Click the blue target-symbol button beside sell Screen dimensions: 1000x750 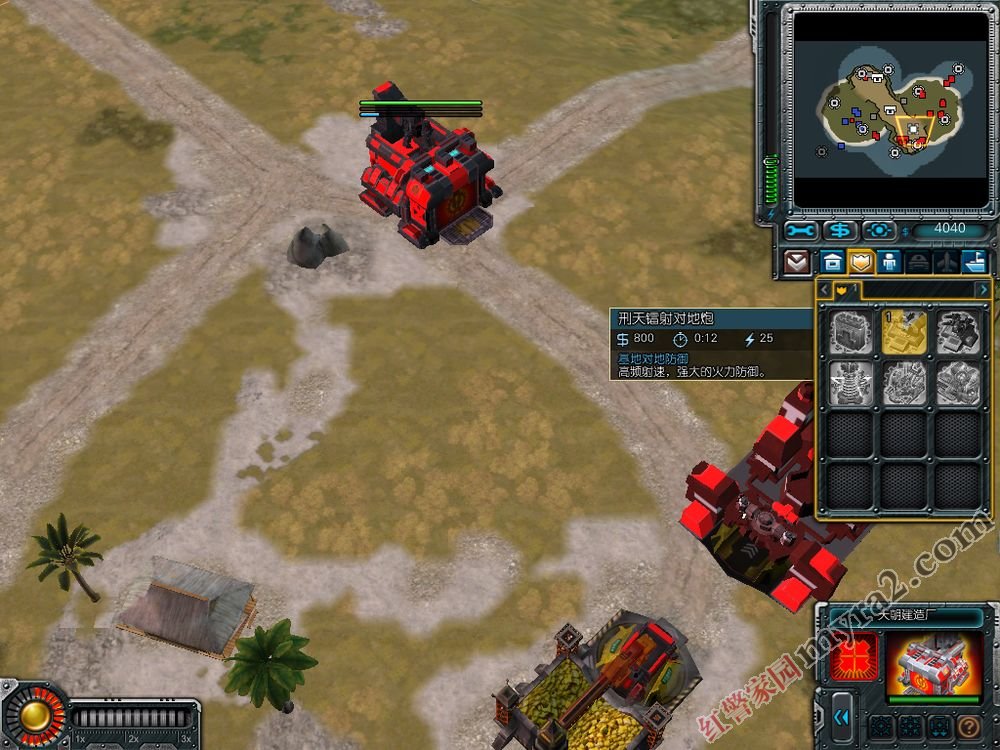tap(878, 230)
